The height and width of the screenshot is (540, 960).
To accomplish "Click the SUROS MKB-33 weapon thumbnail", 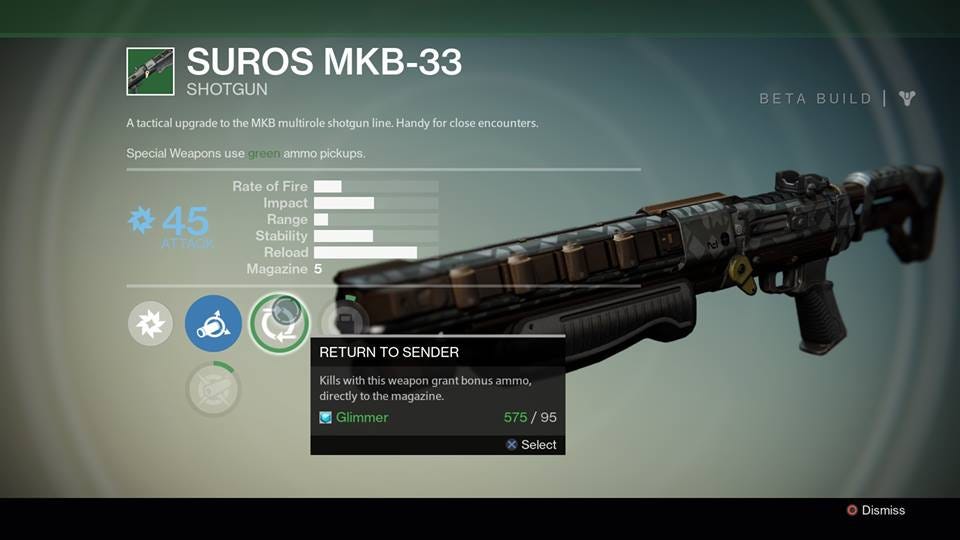I will click(150, 72).
